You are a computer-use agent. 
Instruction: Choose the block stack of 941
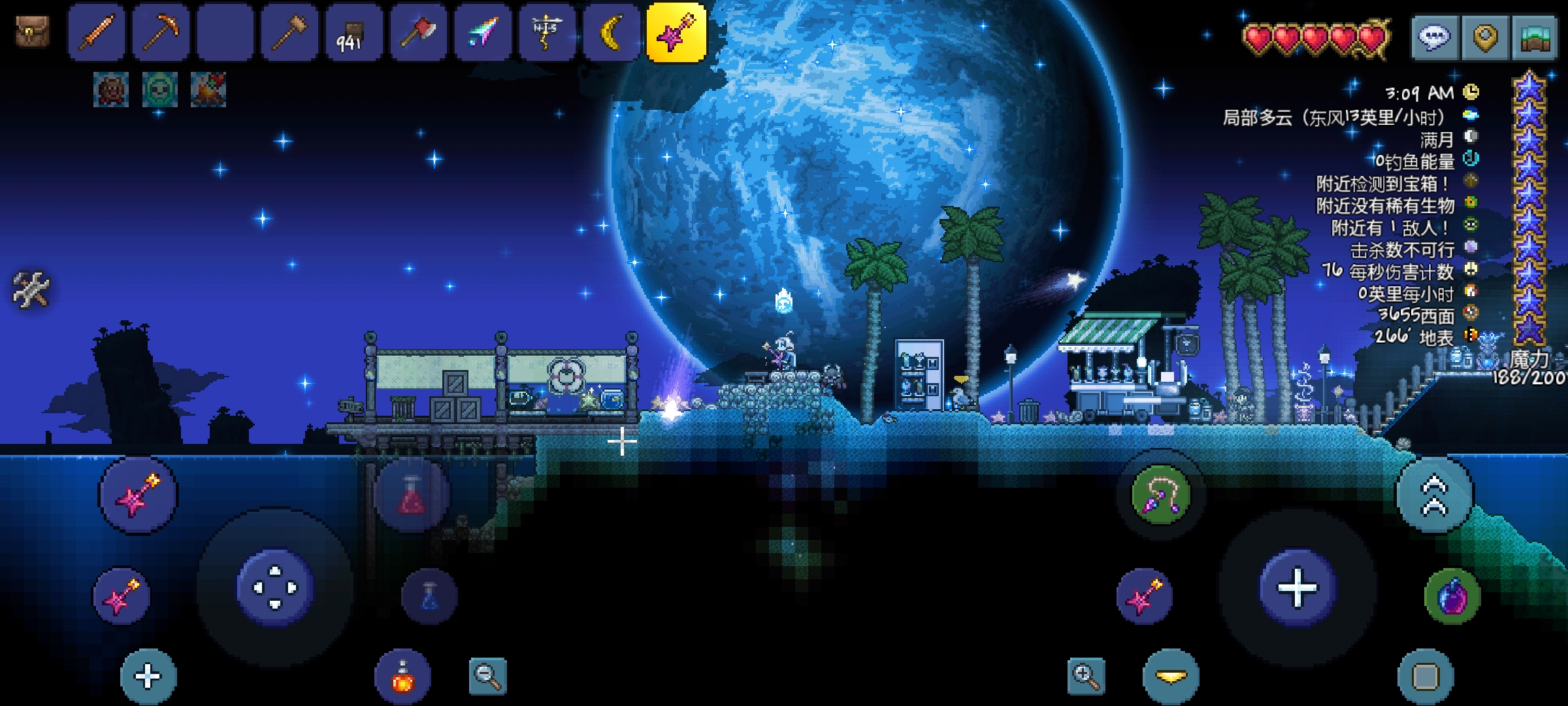(x=353, y=33)
